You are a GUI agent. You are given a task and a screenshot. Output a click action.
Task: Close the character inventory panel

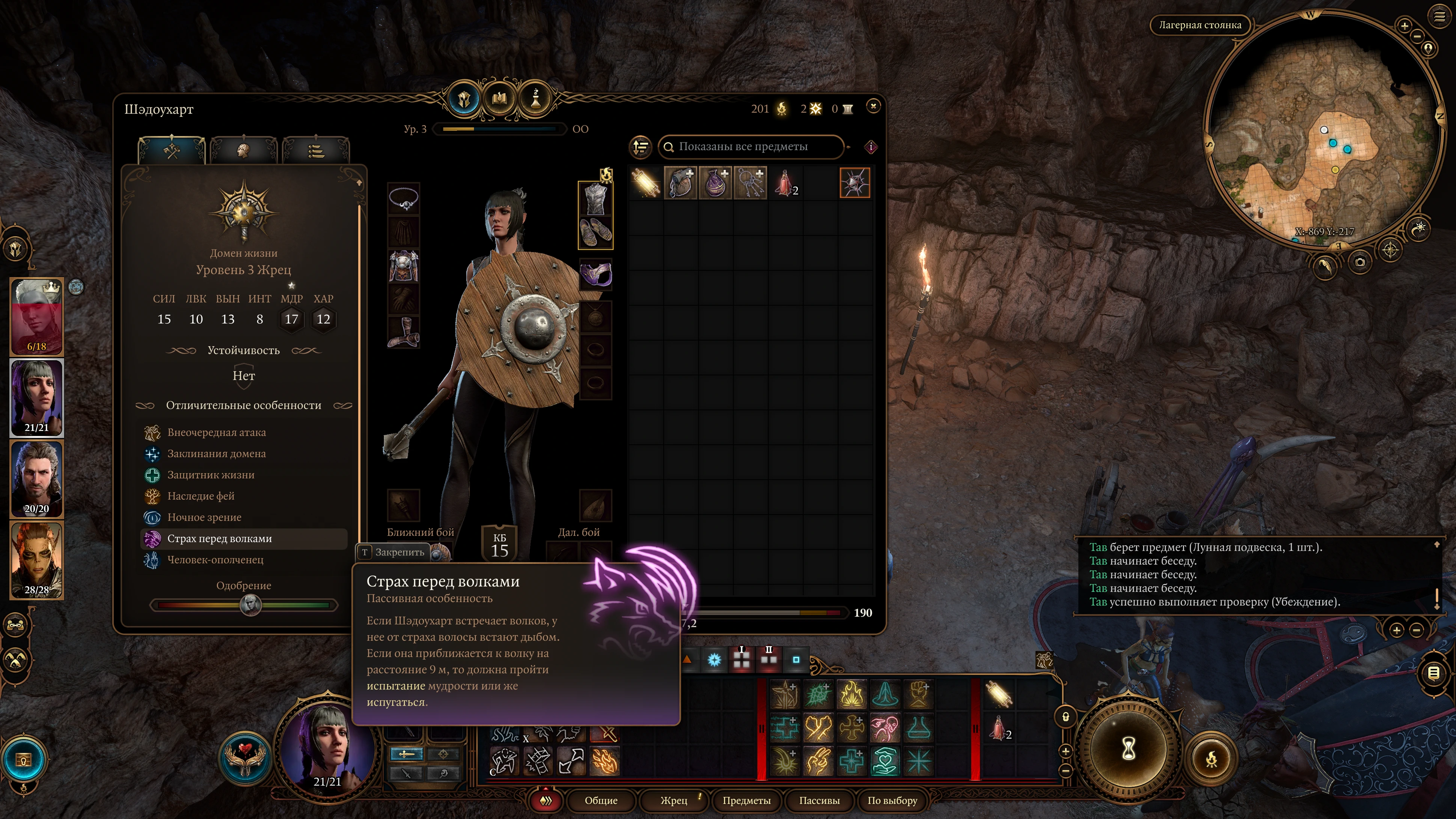coord(873,106)
